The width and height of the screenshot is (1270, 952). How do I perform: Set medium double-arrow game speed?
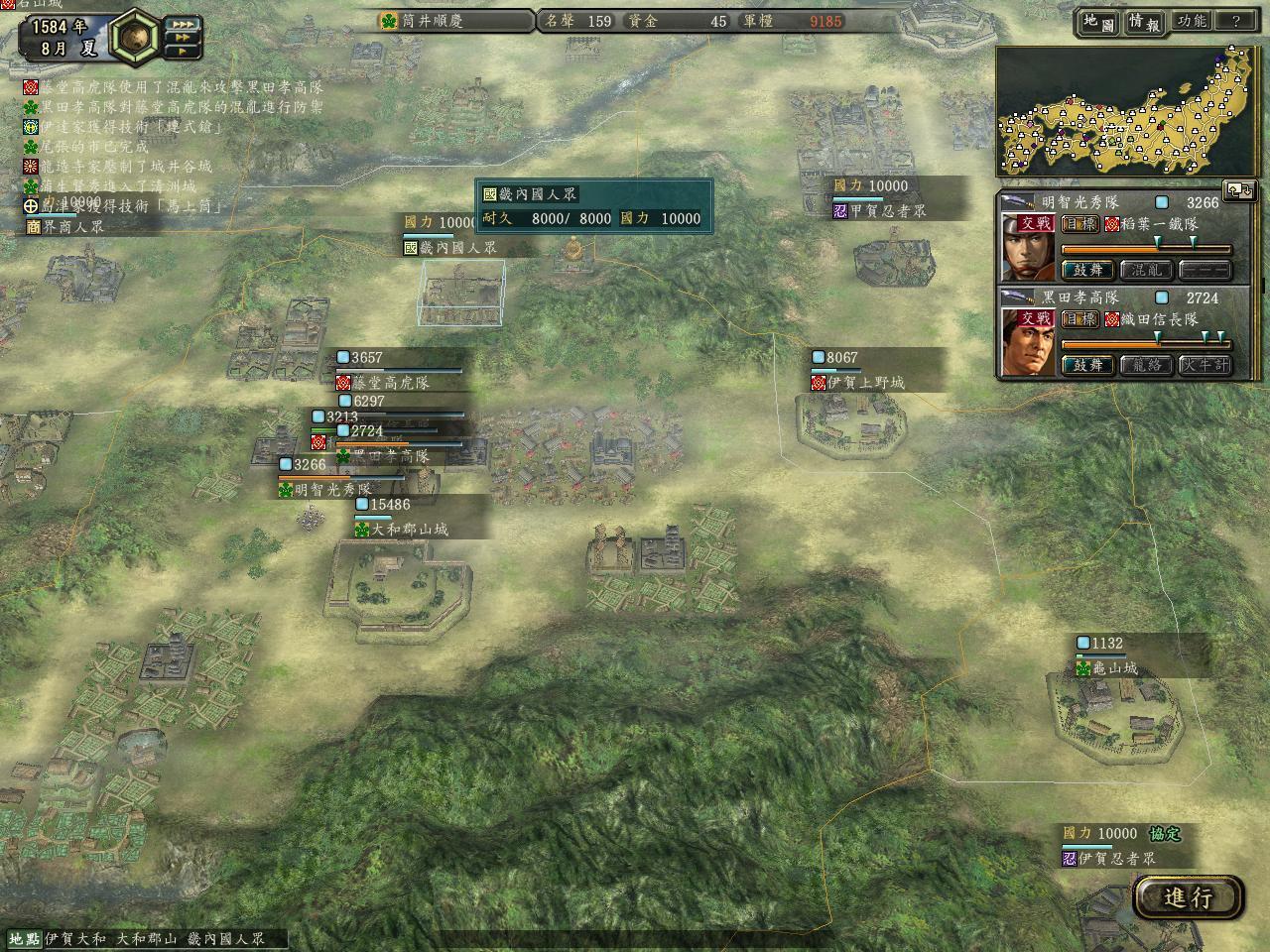[184, 38]
